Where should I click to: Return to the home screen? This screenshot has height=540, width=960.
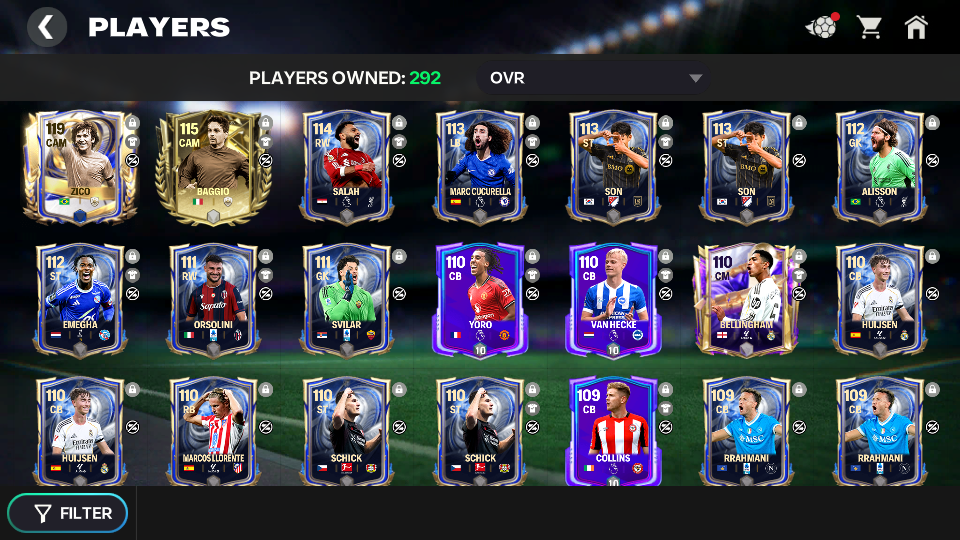(x=916, y=27)
